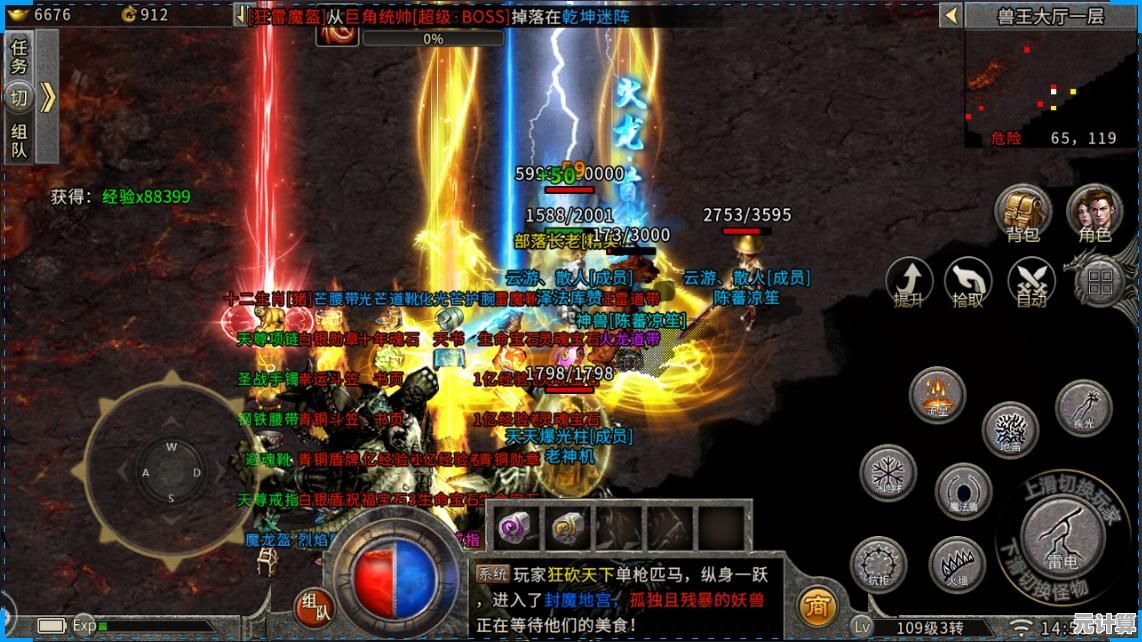Activate the snowflake ice skill
The height and width of the screenshot is (642, 1142).
click(888, 474)
